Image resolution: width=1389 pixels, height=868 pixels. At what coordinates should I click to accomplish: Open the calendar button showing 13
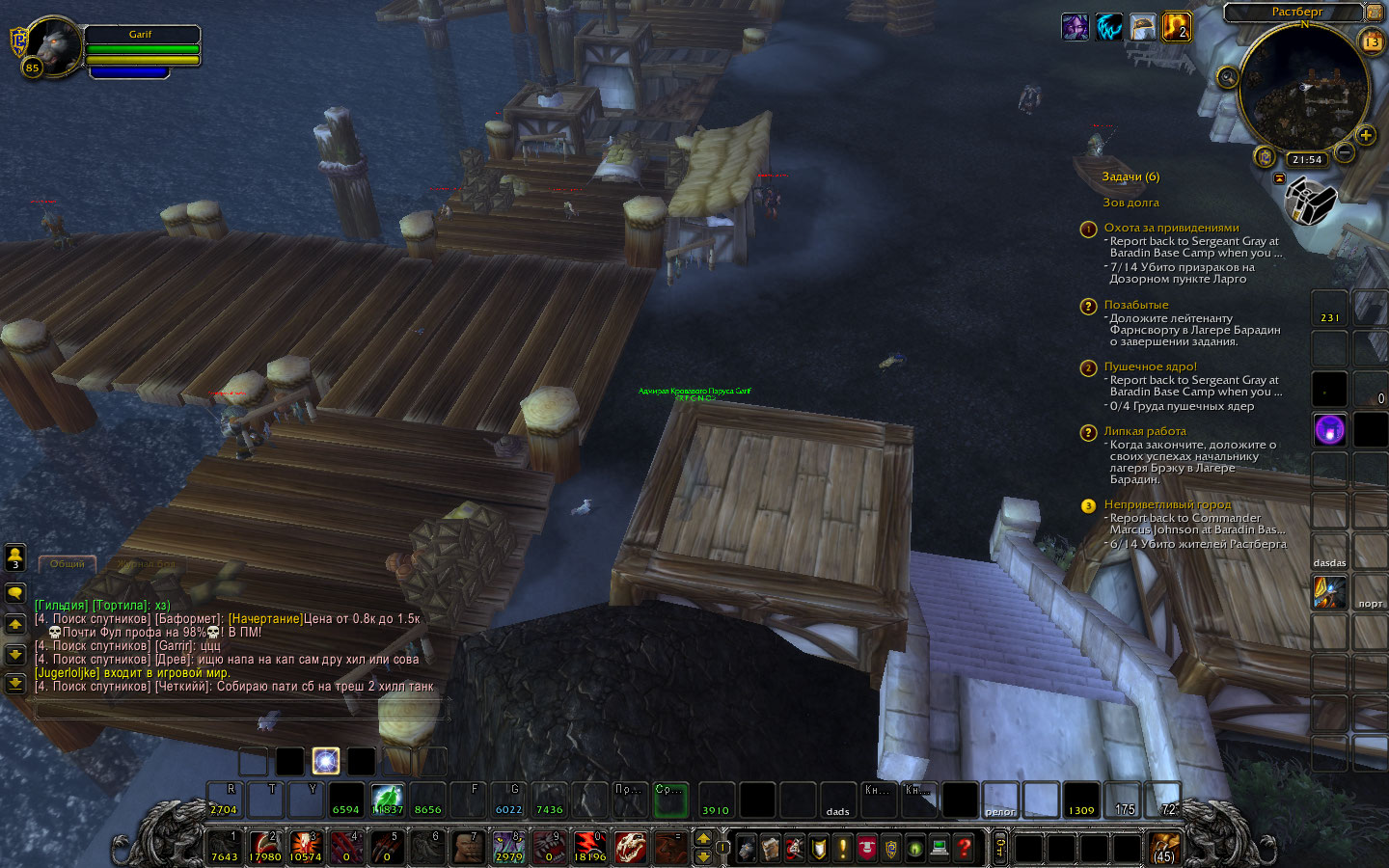coord(1371,41)
